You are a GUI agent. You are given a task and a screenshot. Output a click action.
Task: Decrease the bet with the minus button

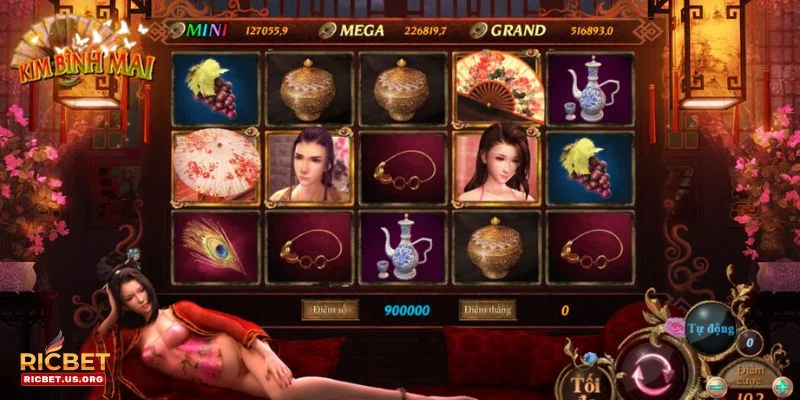tap(716, 385)
